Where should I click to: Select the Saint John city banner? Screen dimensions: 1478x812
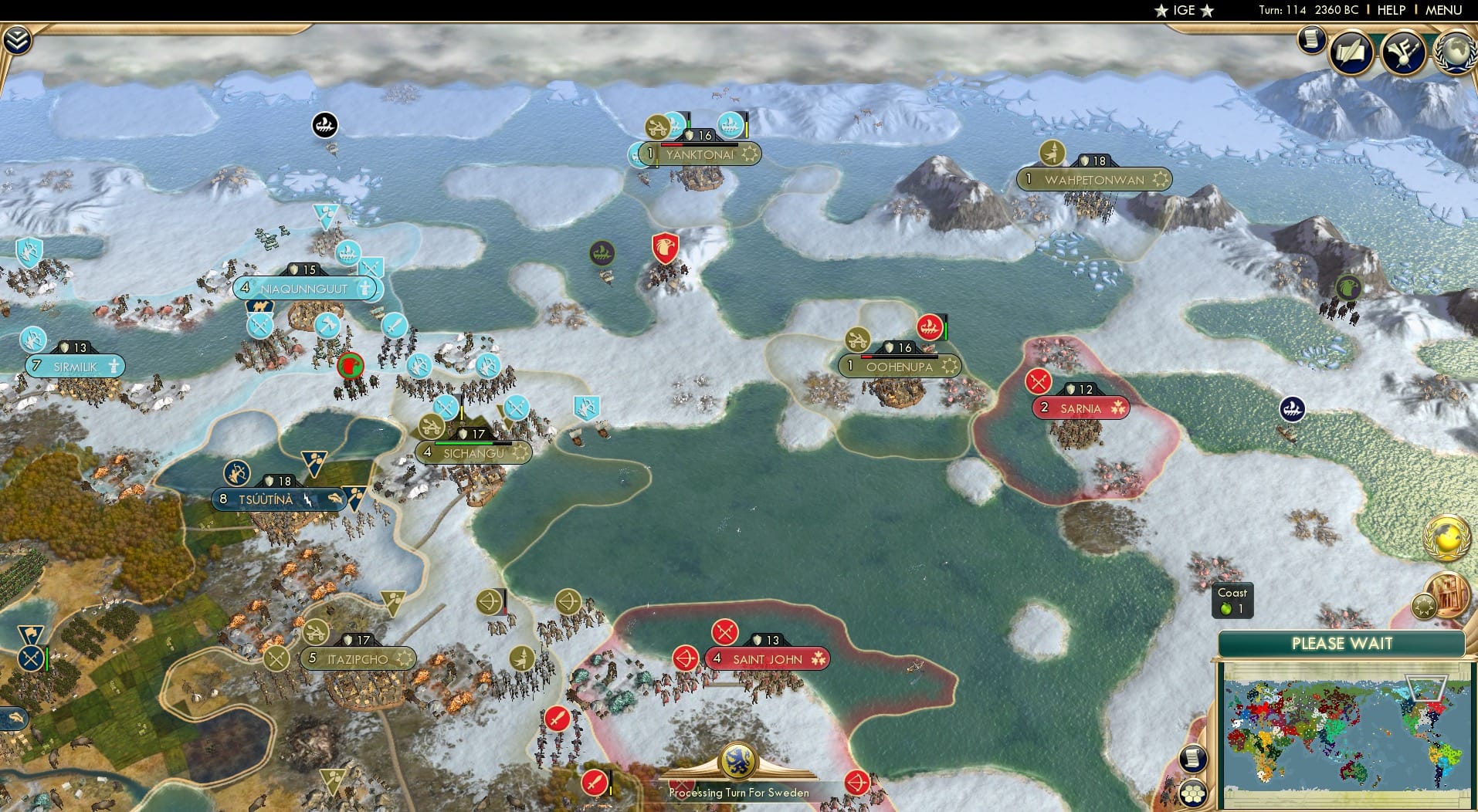tap(767, 658)
